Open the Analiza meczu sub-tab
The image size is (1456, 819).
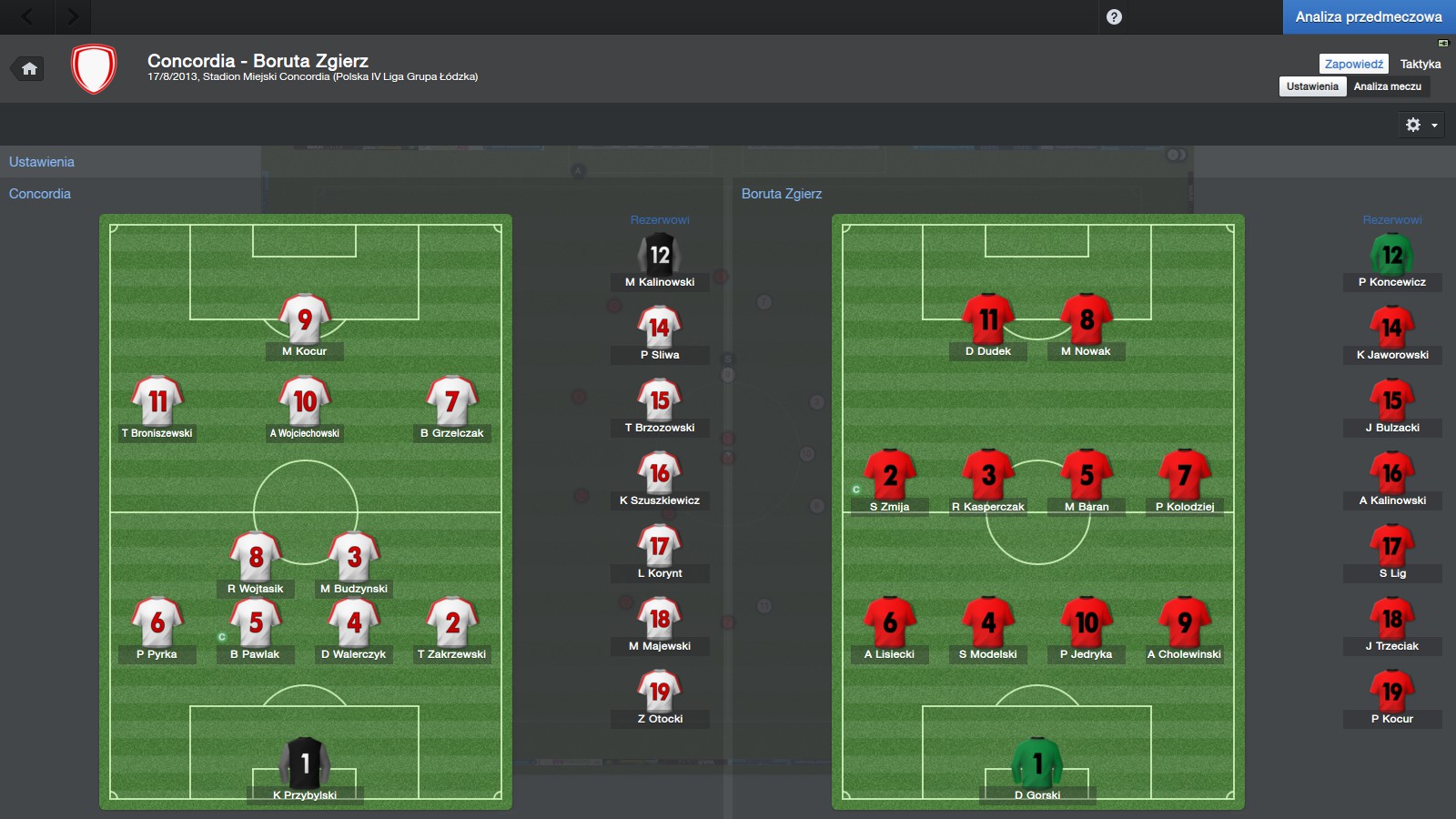pyautogui.click(x=1387, y=86)
